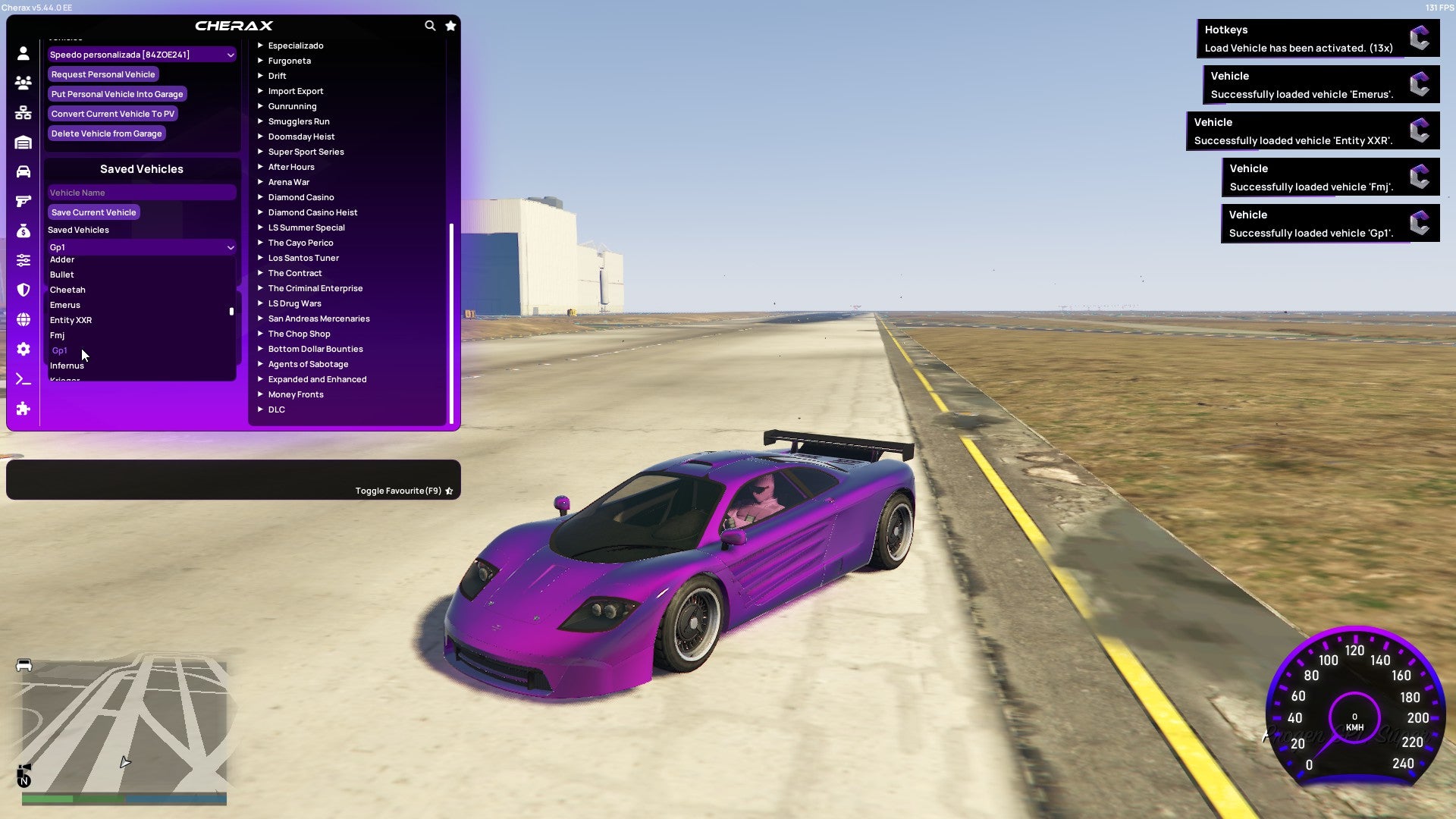Open the Weapons gun icon
Screen dimensions: 1456x819
(x=23, y=201)
